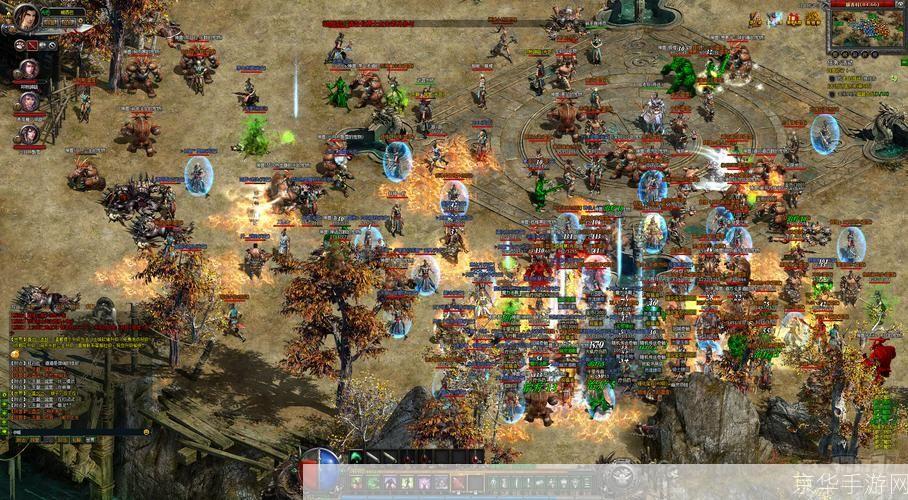Open the gold ingot pile icon
Viewport: 908px width, 500px height.
pyautogui.click(x=812, y=18)
